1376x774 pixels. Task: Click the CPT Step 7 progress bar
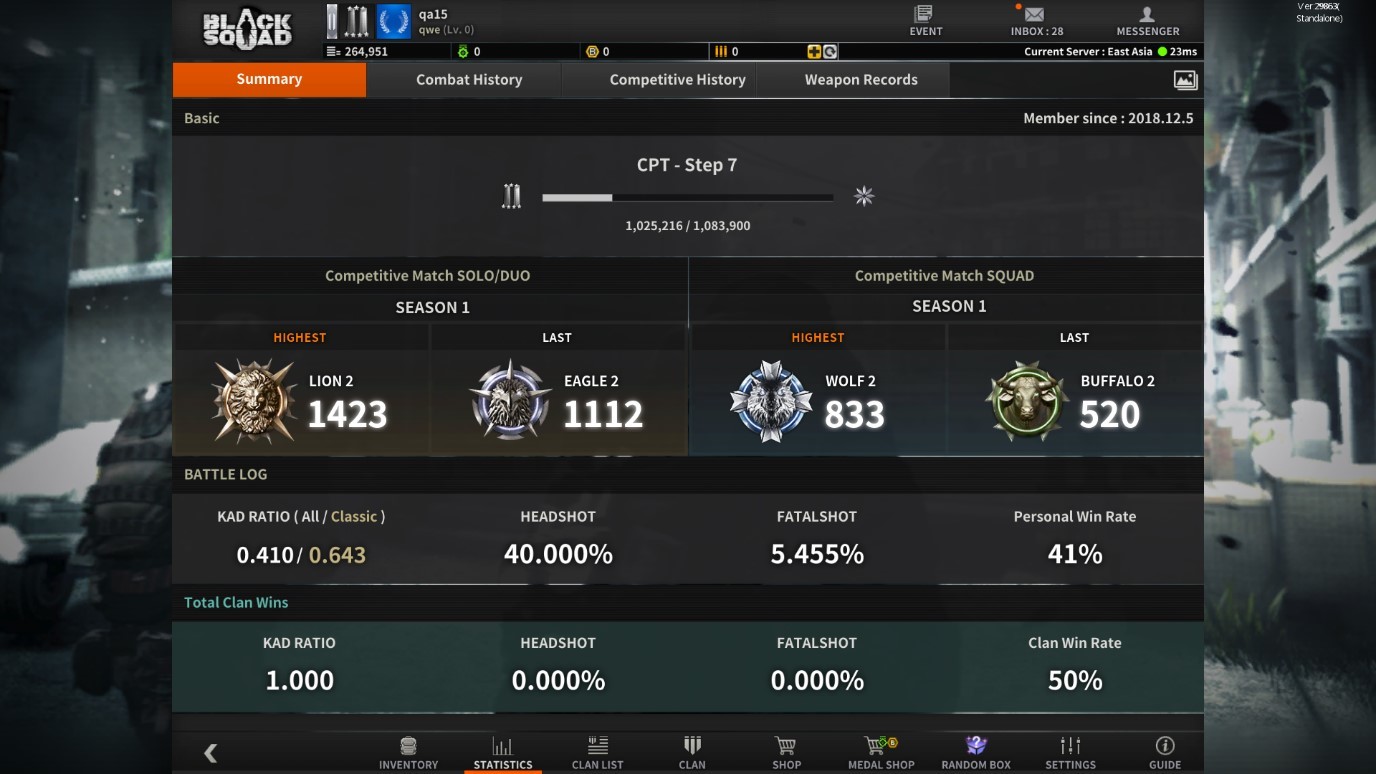[x=687, y=197]
